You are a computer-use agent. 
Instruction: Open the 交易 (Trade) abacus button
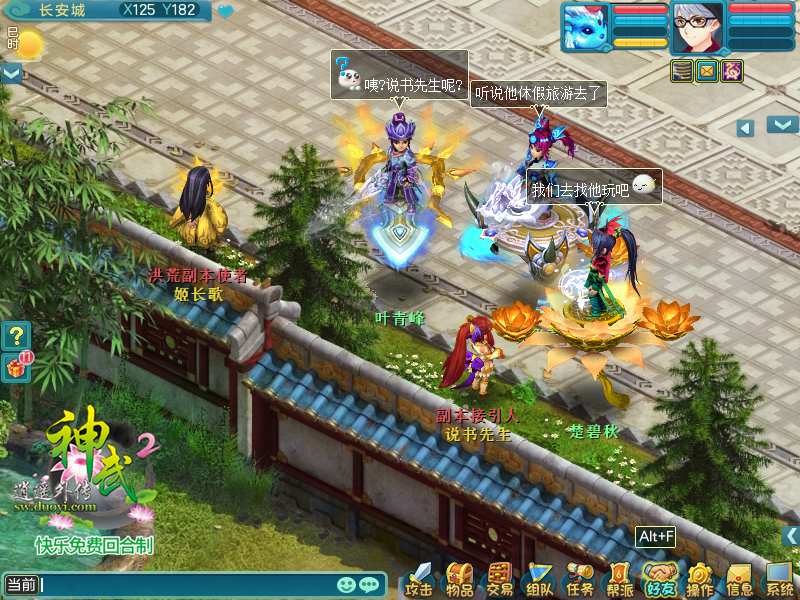point(499,579)
